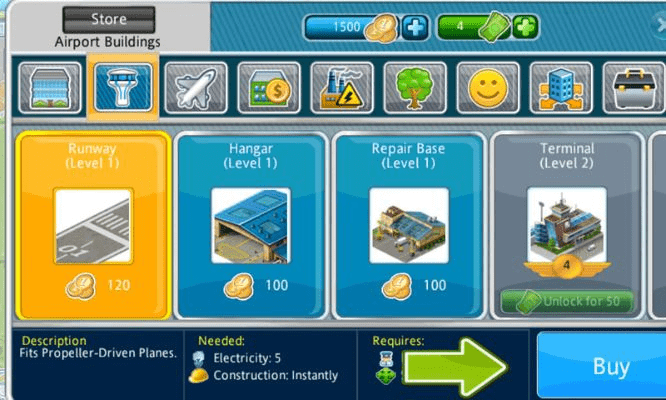The height and width of the screenshot is (400, 666).
Task: Unlock the Terminal for 50 cash
Action: point(567,300)
